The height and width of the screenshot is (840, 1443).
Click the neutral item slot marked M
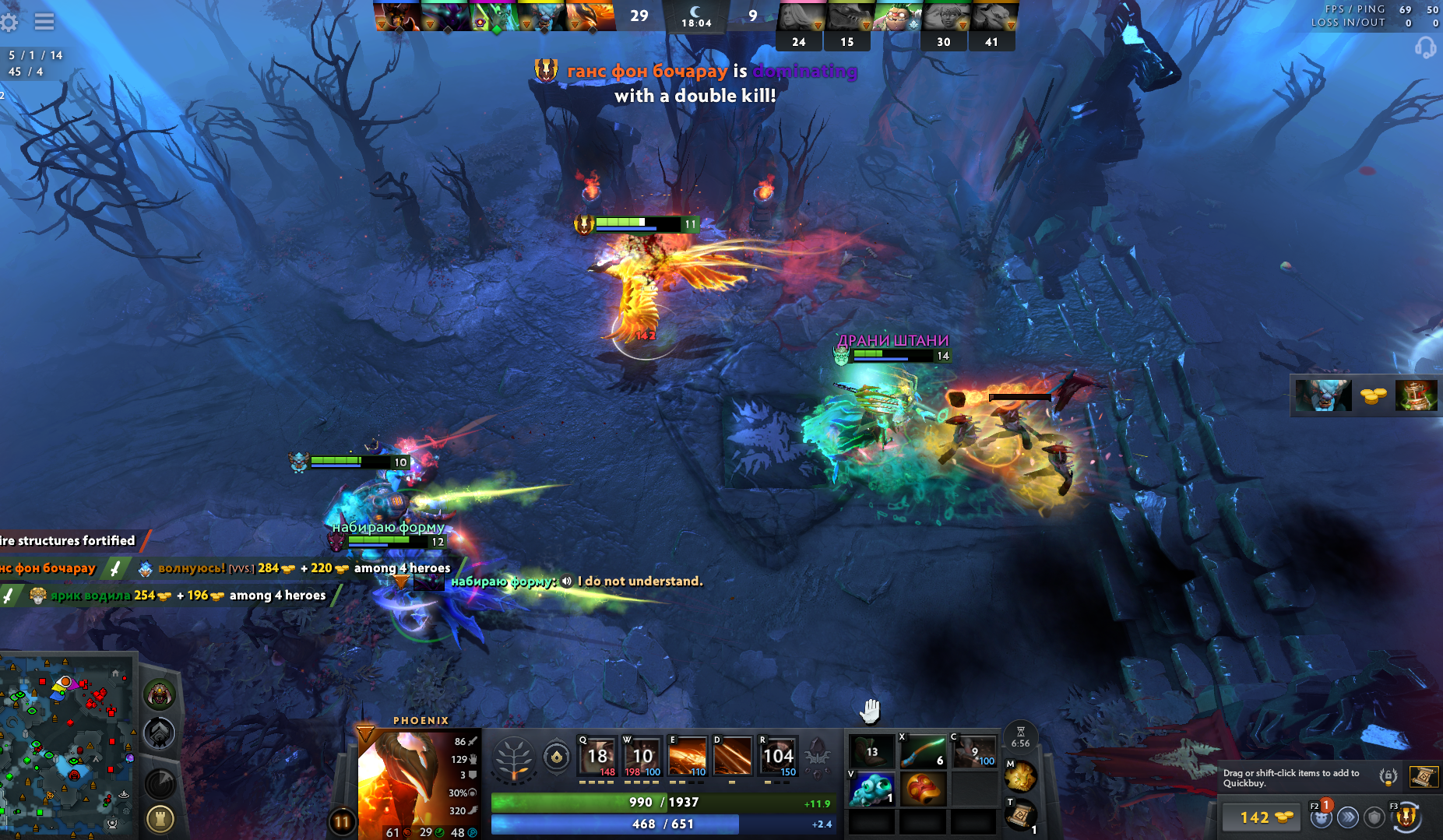[x=1021, y=775]
